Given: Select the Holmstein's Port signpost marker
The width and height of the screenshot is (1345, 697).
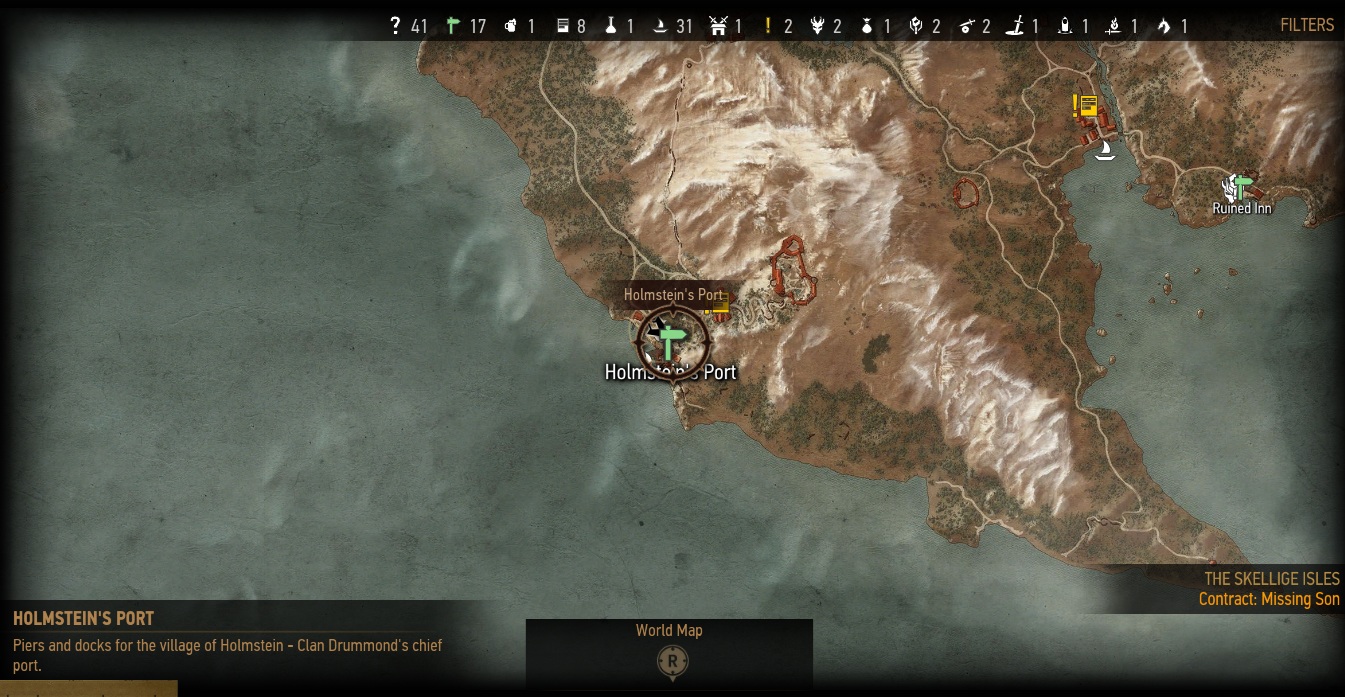Looking at the screenshot, I should (x=670, y=342).
